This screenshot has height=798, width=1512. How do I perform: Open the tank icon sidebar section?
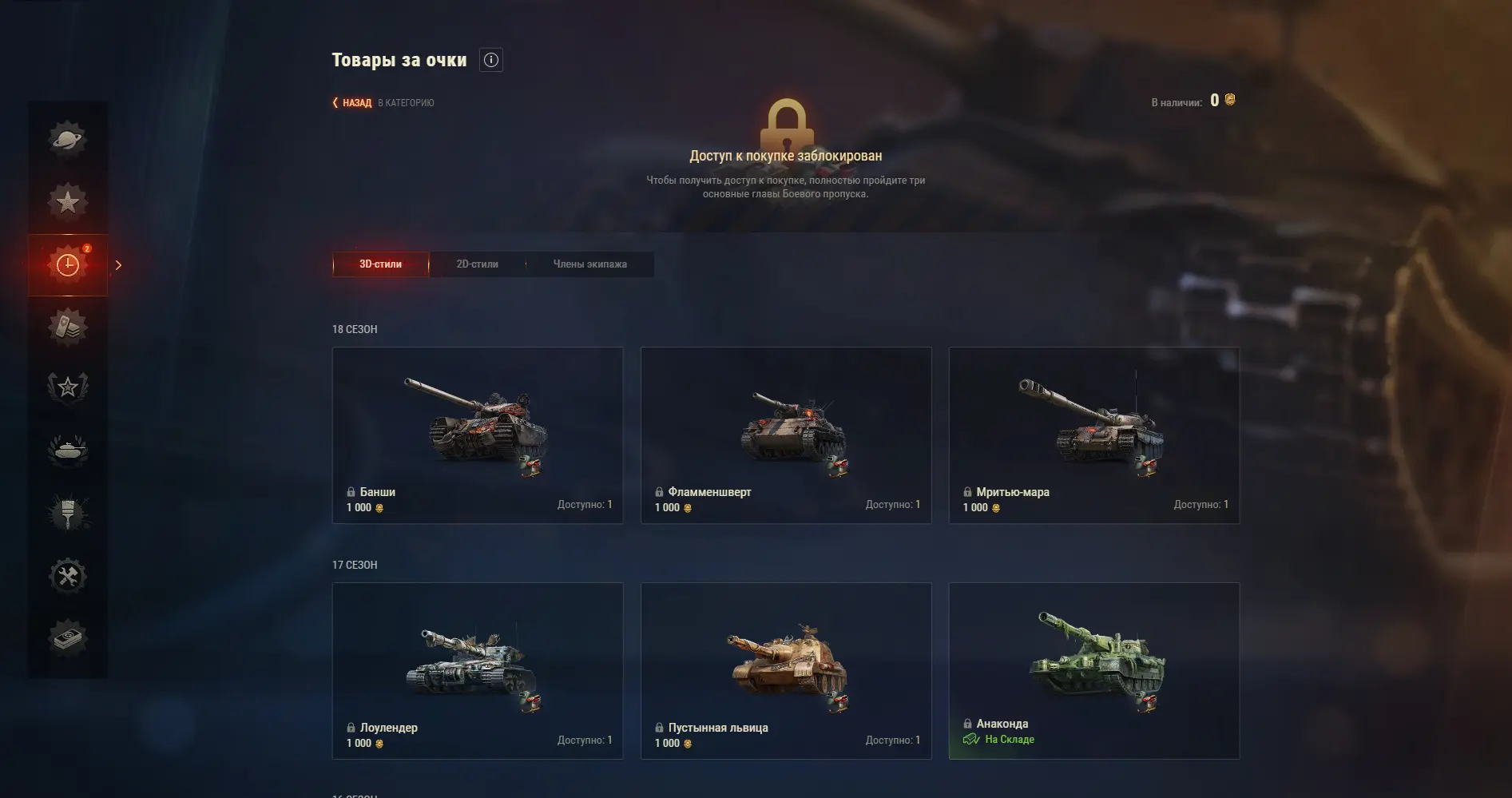click(68, 451)
